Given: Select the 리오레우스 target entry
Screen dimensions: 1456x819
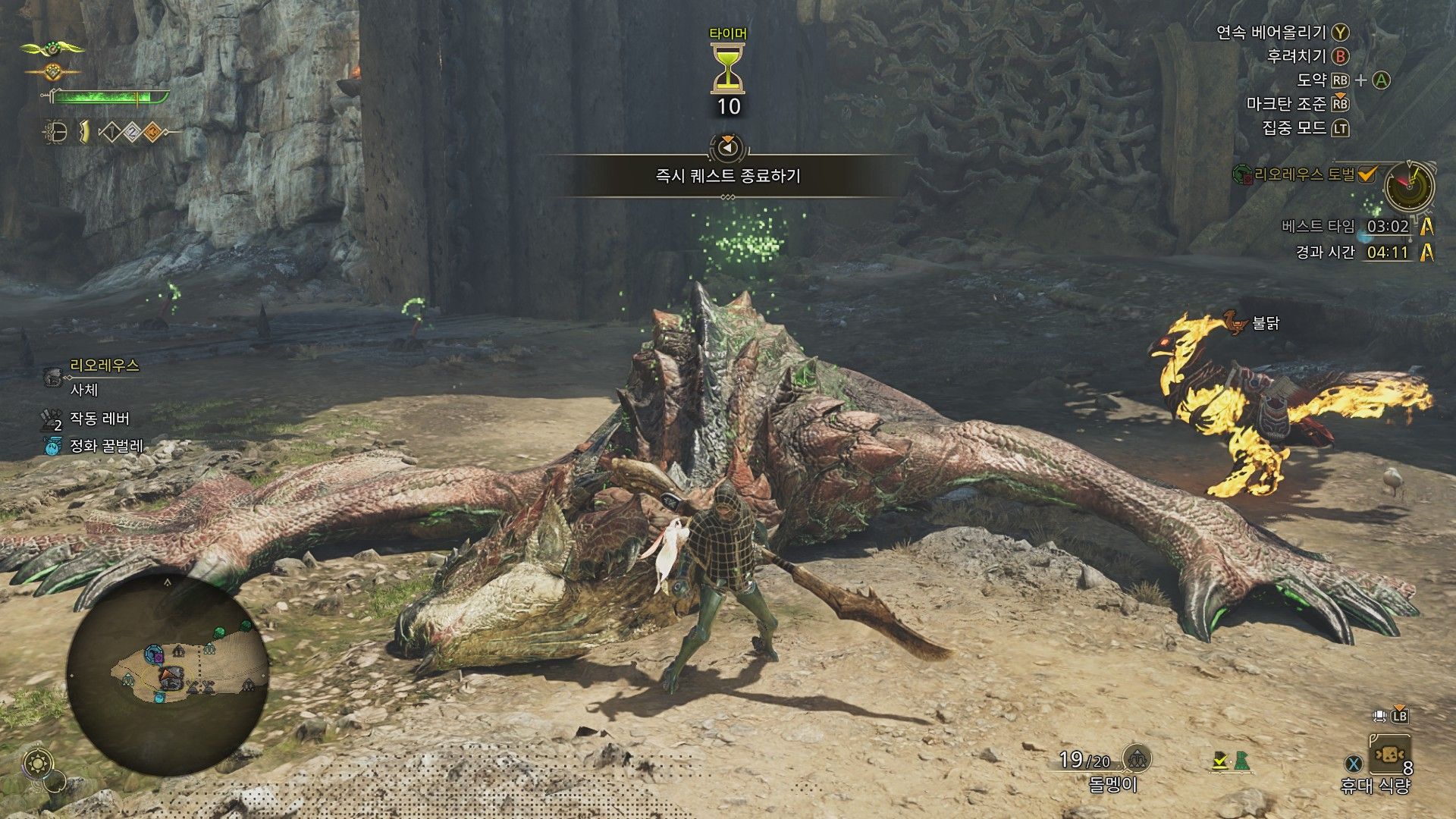Looking at the screenshot, I should 104,366.
